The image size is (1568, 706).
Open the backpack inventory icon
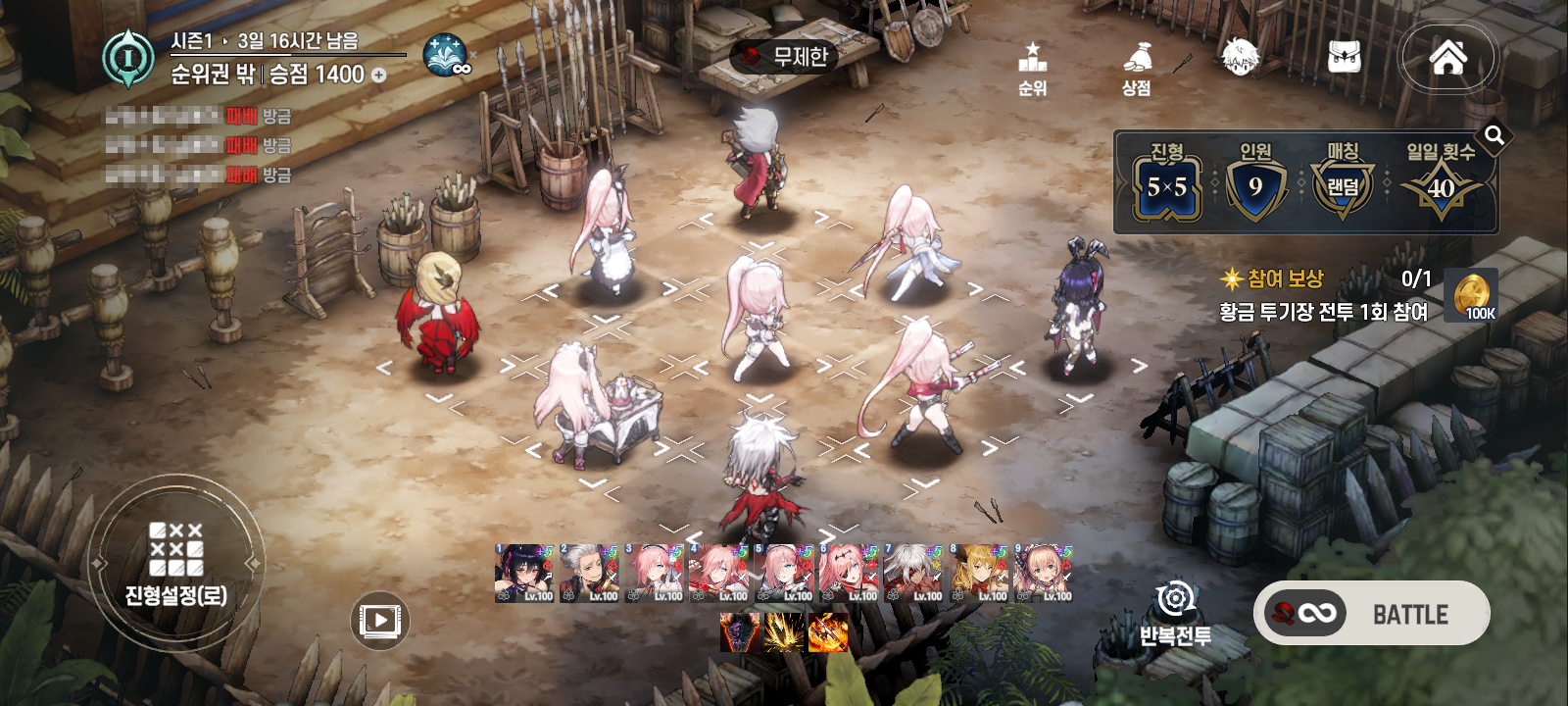pos(1345,57)
